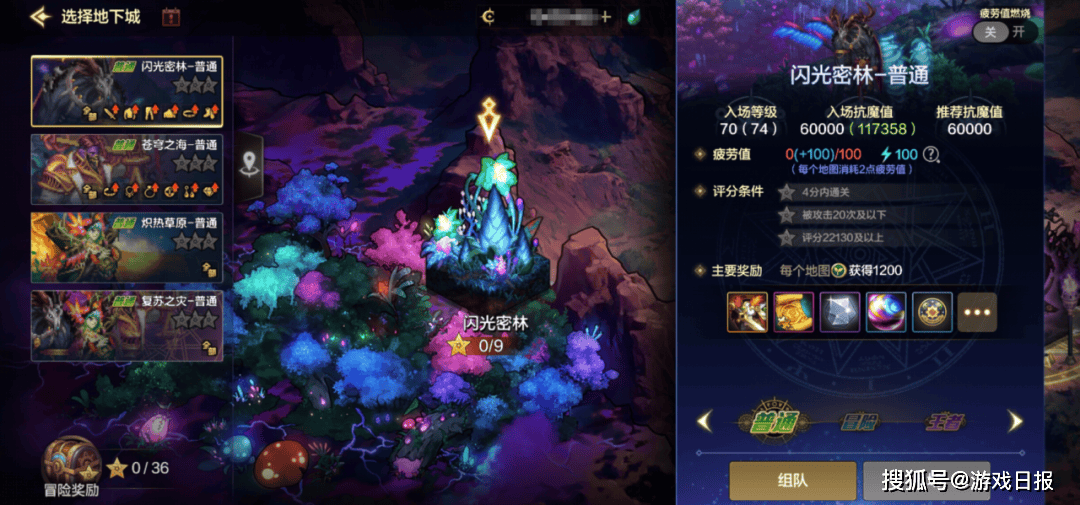Choose the 炽热草原-普通 dungeon entry
1080x505 pixels.
pos(126,245)
